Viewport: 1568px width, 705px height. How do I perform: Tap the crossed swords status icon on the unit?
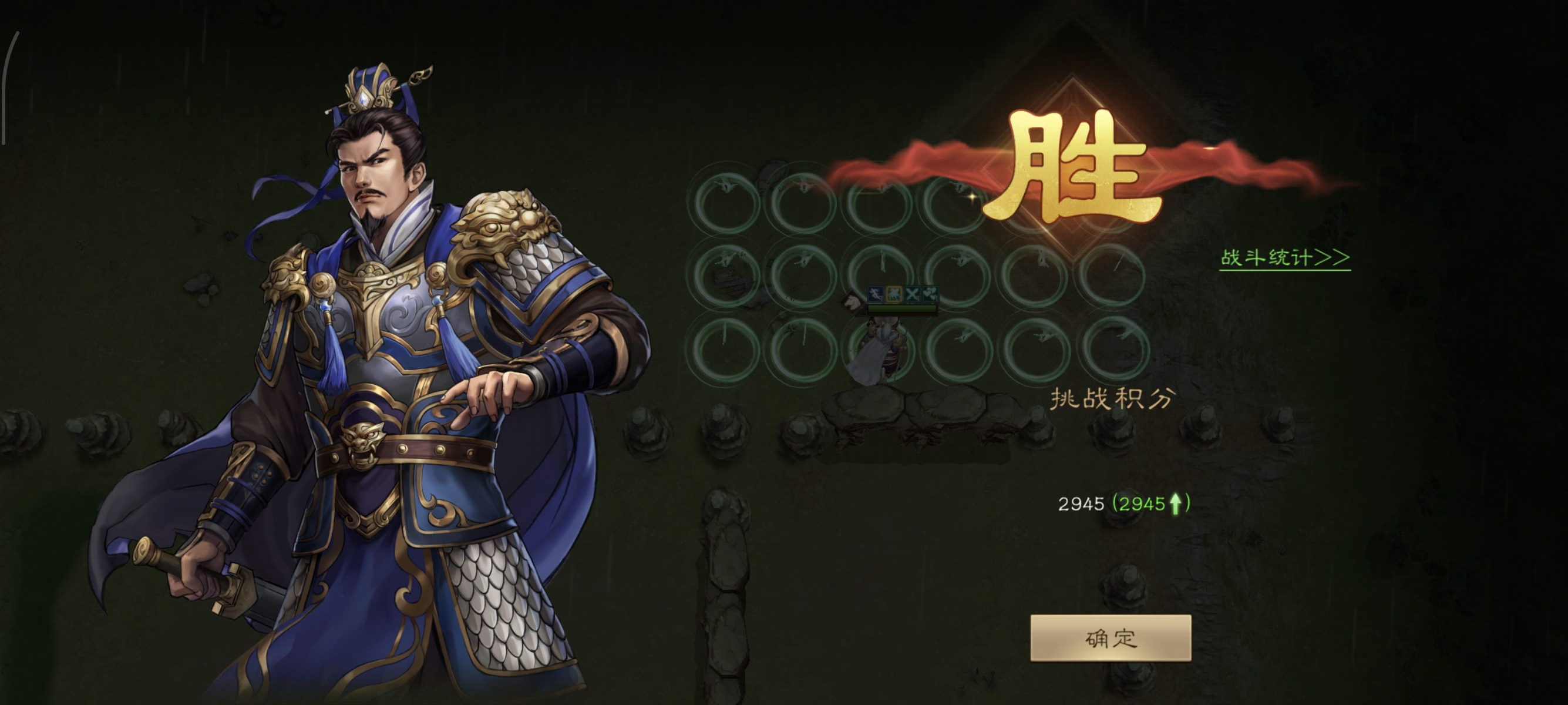[913, 294]
